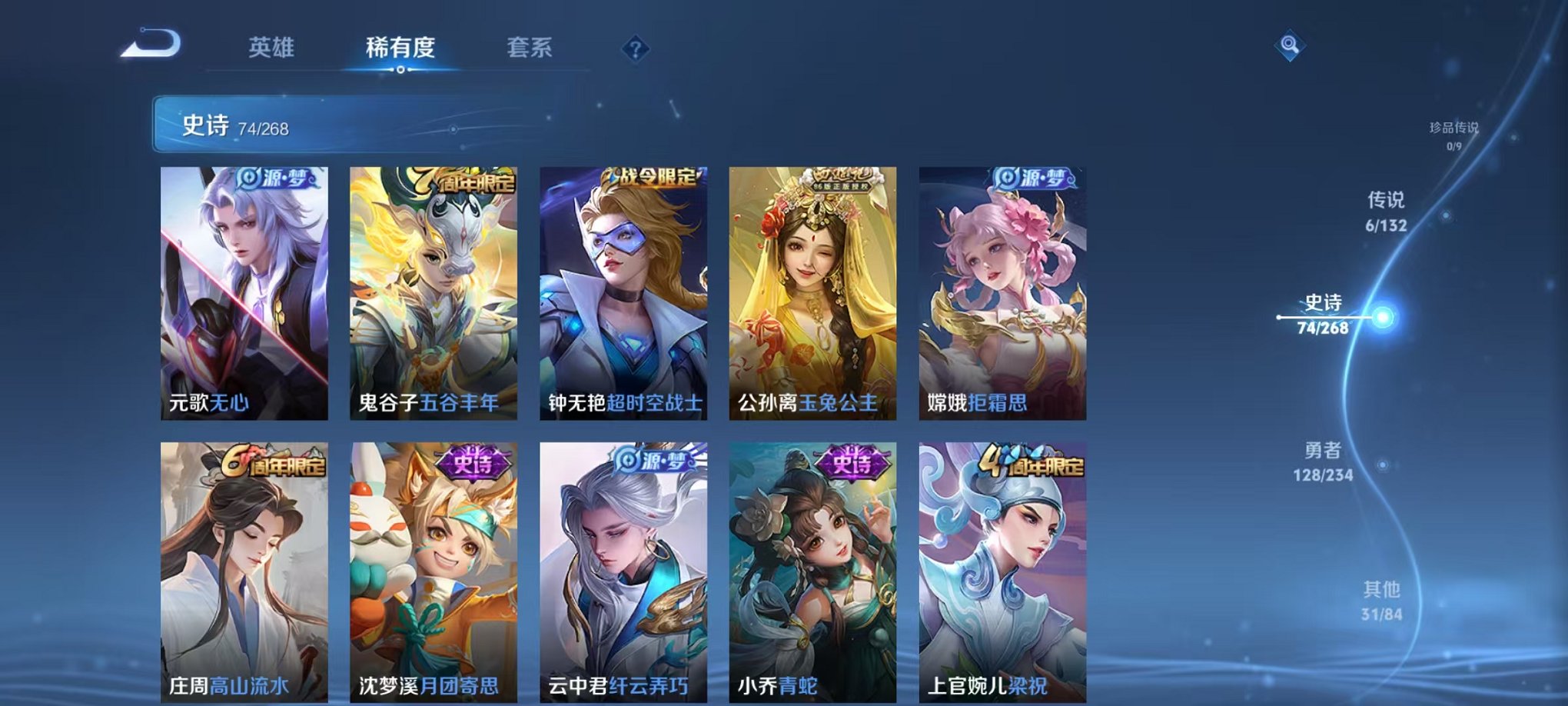The width and height of the screenshot is (1568, 706).
Task: Click the 史诗 74/268 progress banner
Action: click(x=307, y=123)
